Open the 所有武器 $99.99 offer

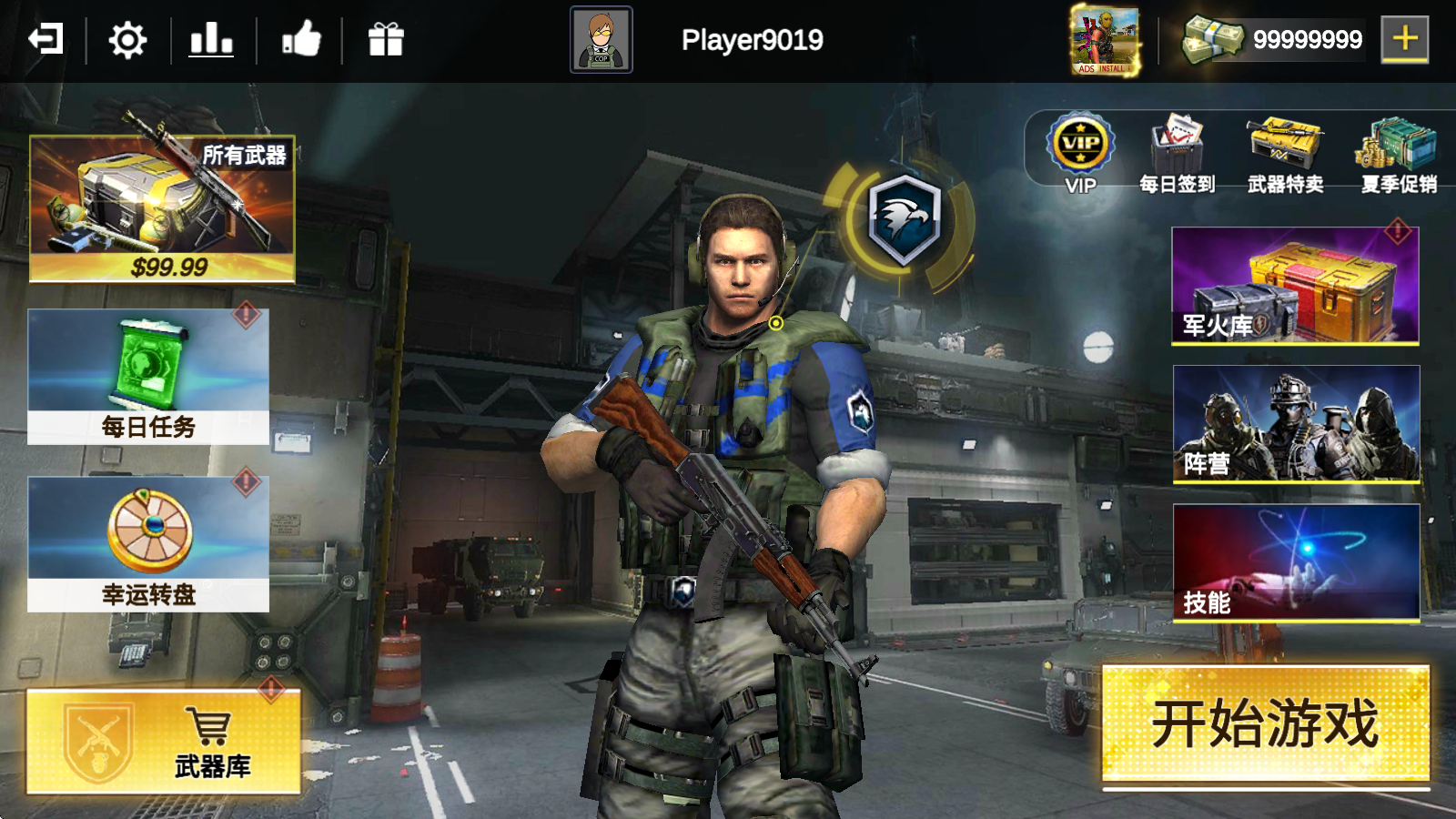click(162, 208)
